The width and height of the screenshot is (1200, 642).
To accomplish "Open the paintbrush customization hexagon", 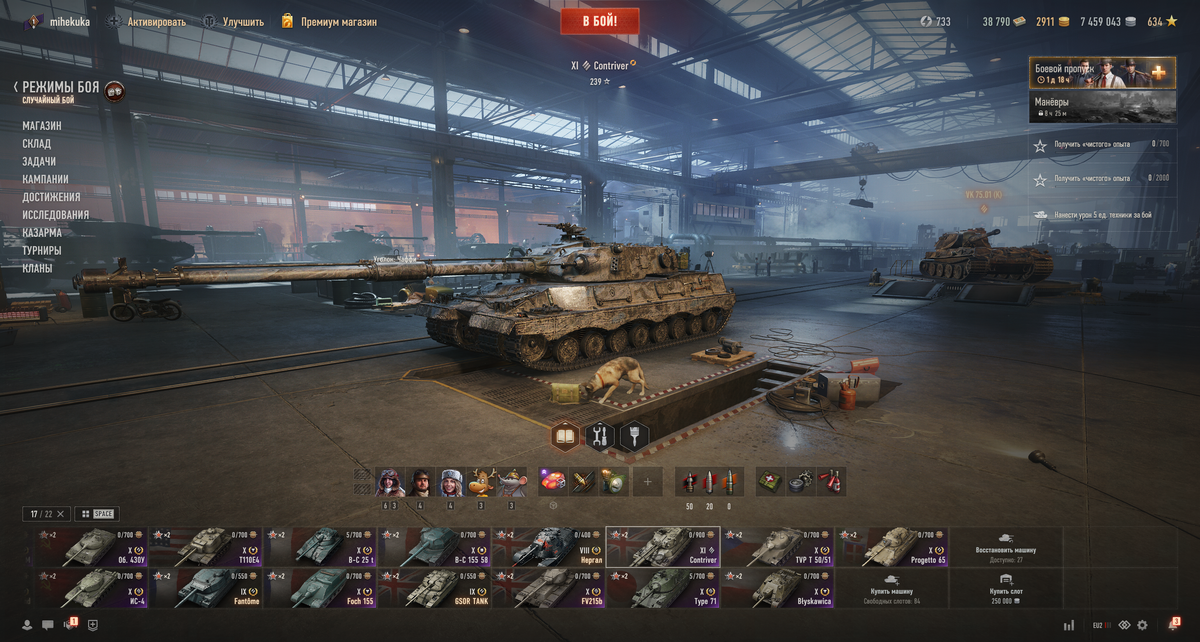I will pyautogui.click(x=635, y=436).
